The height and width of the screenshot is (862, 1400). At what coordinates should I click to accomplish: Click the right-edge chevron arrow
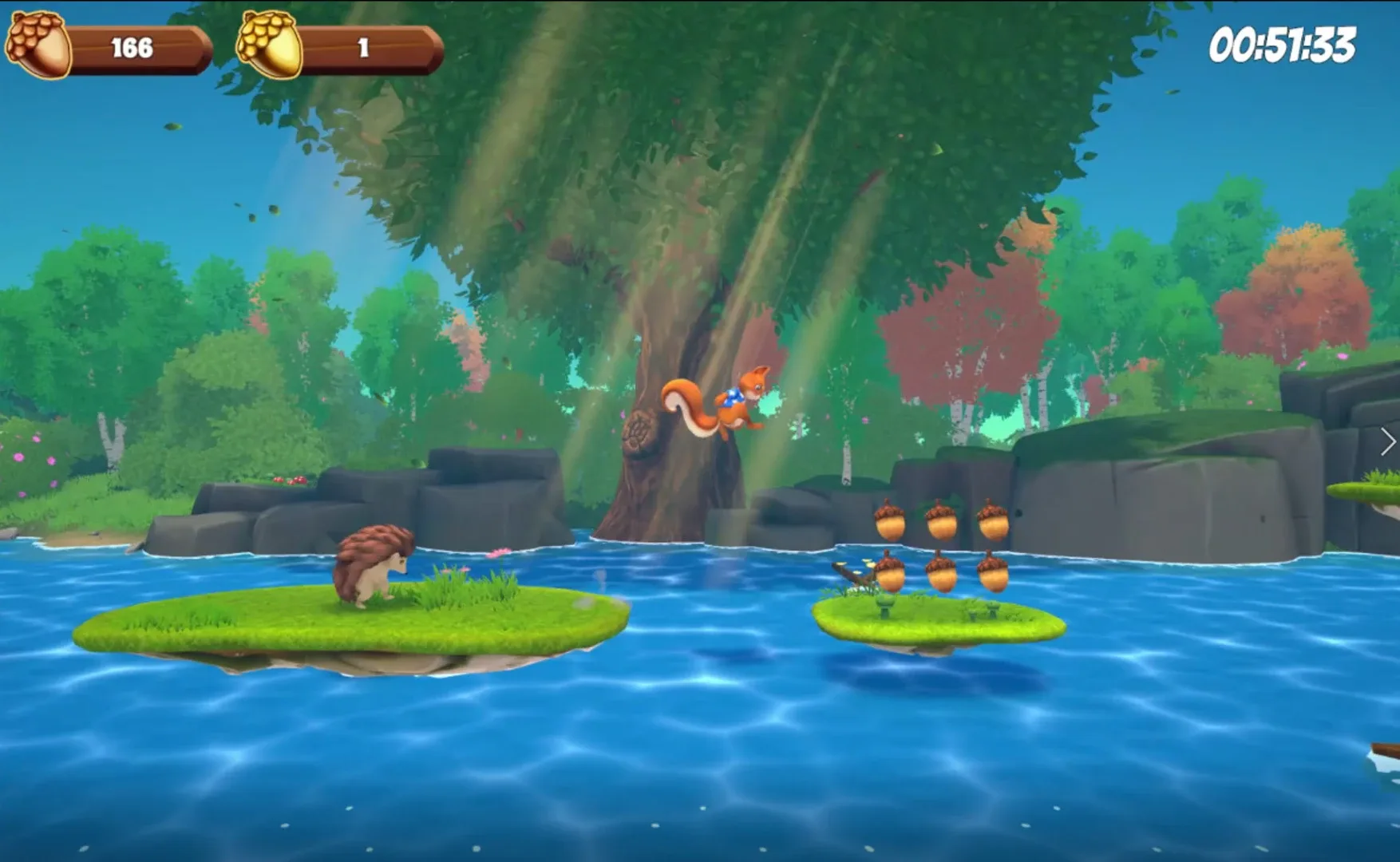(x=1386, y=441)
